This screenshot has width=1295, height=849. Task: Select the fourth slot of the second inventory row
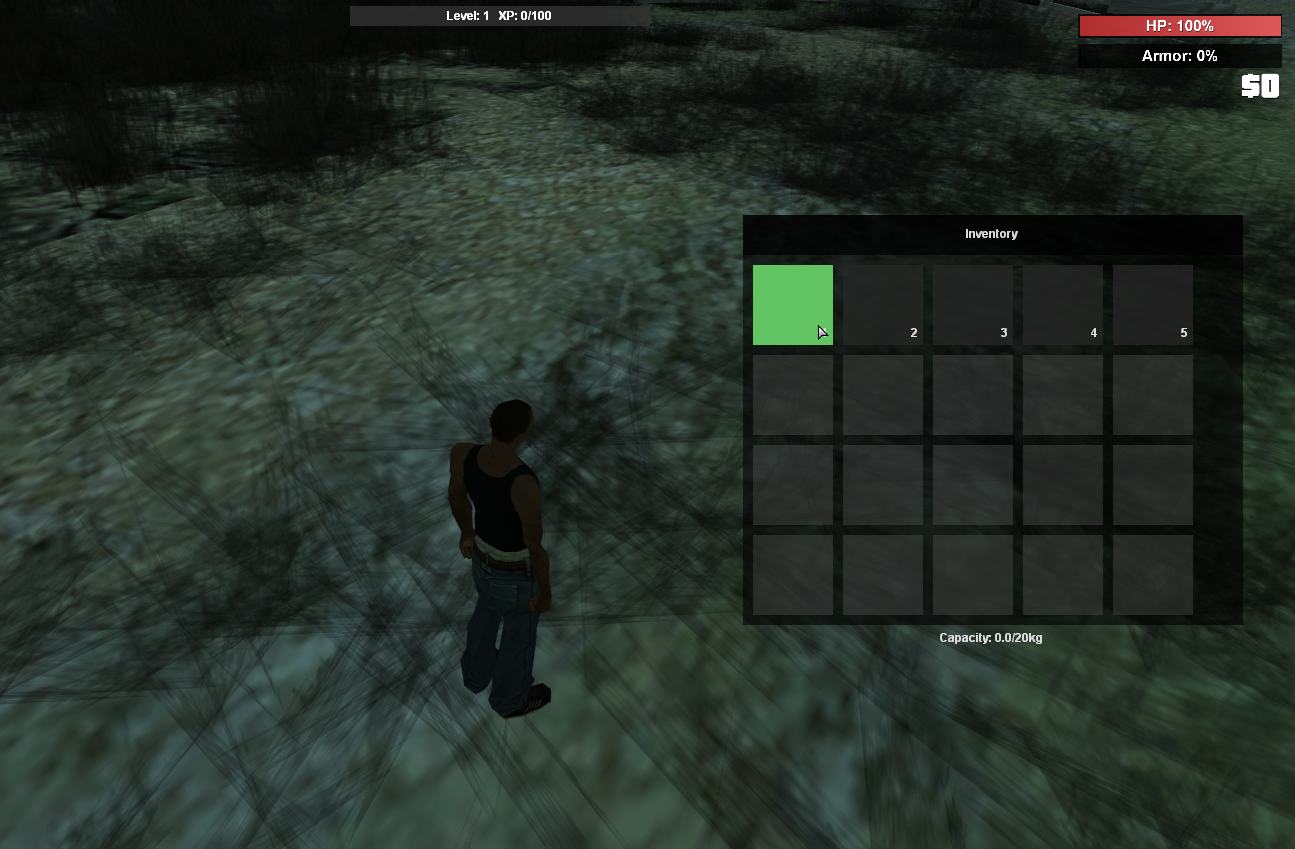click(1062, 394)
